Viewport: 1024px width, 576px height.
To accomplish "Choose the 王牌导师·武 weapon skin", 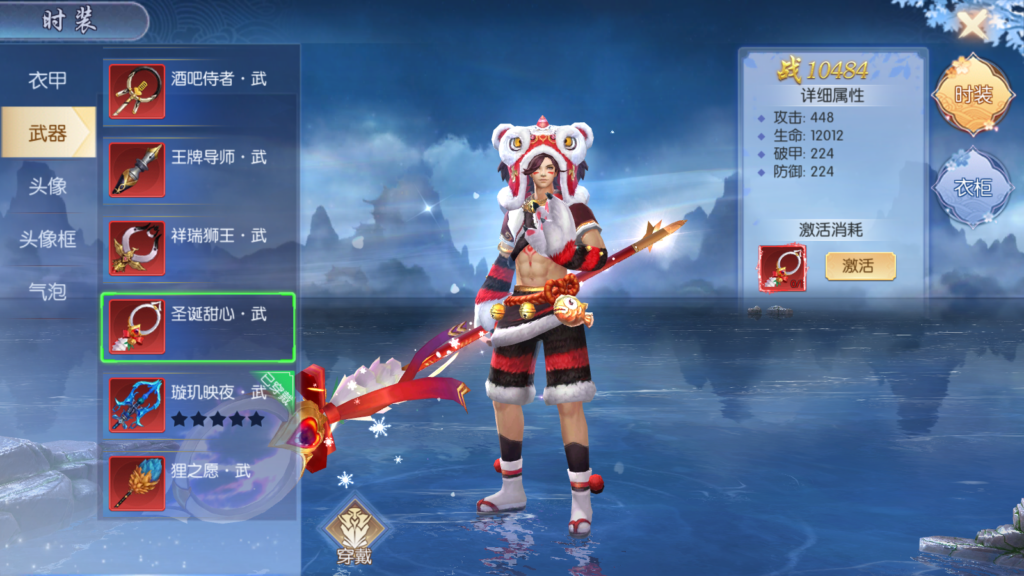I will coord(199,170).
